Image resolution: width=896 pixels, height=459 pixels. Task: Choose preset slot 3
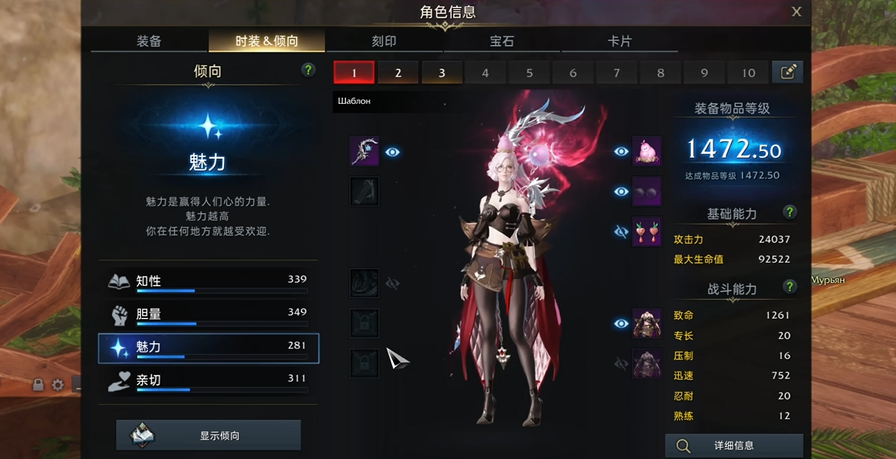pos(441,72)
